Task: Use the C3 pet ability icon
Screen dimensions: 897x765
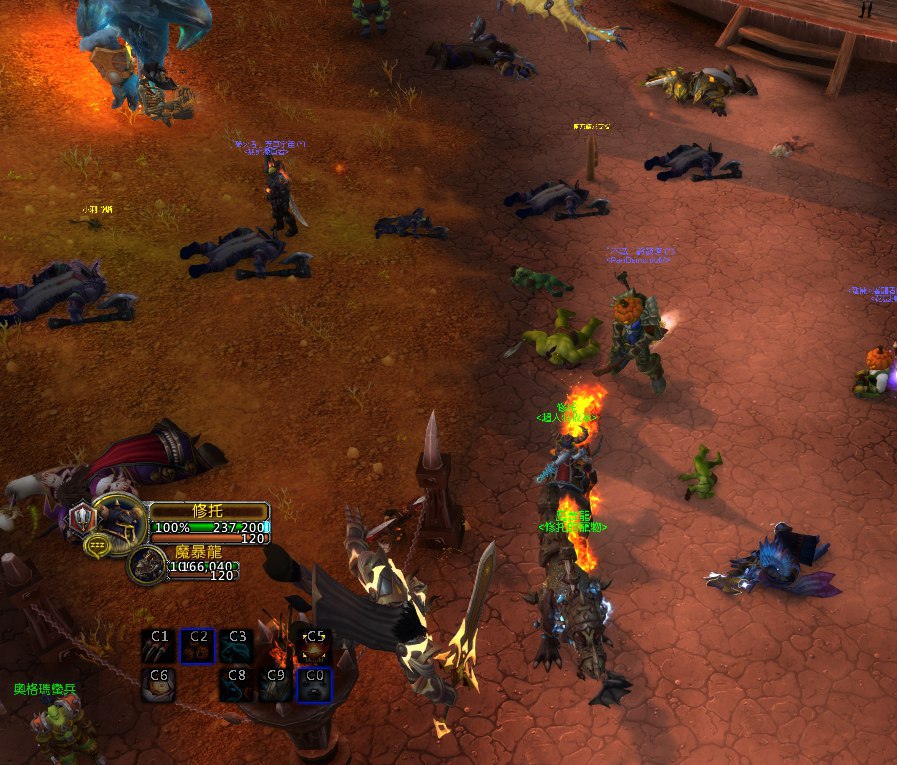Action: tap(236, 646)
